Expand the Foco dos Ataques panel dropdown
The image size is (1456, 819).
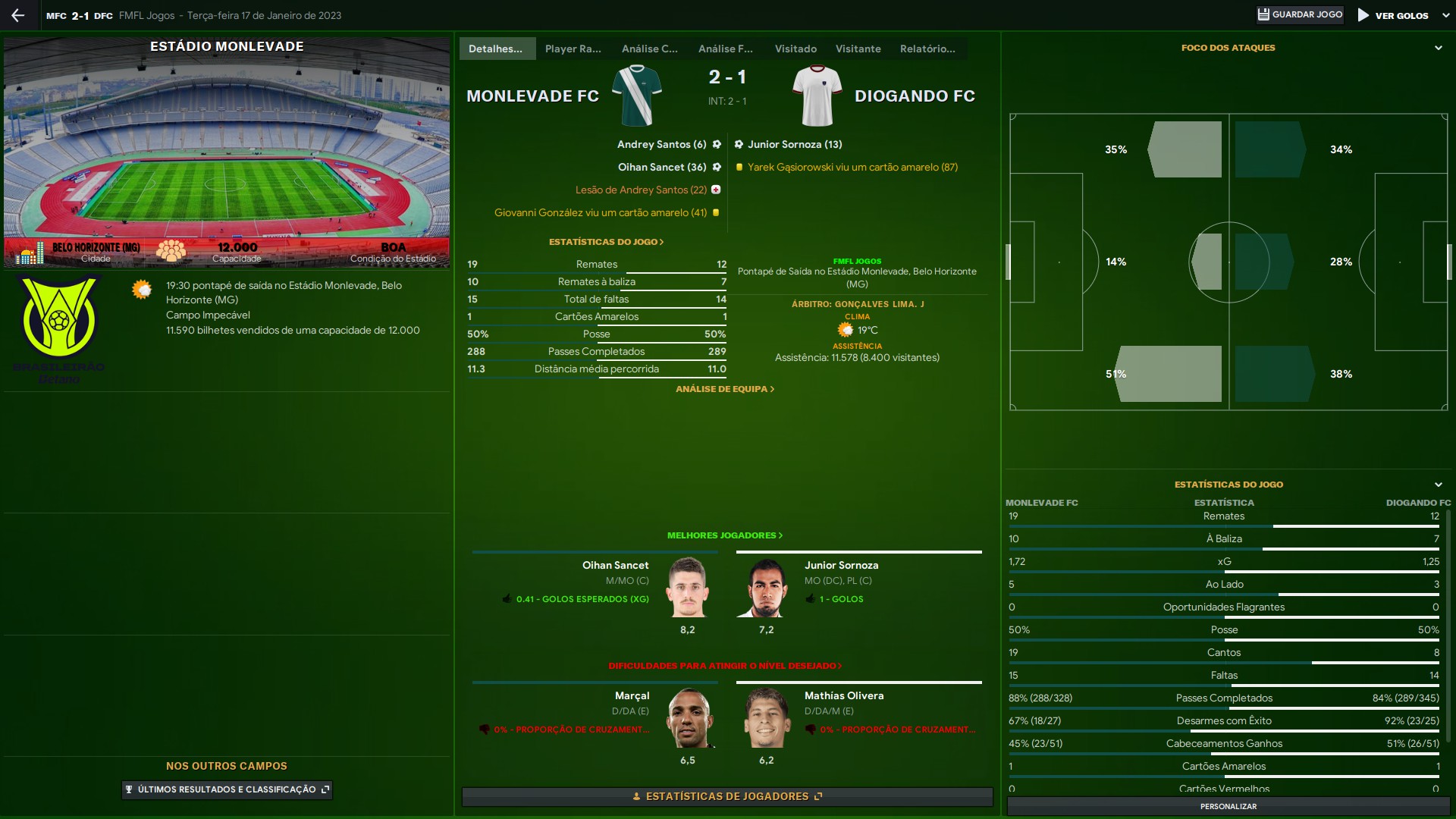coord(1438,48)
